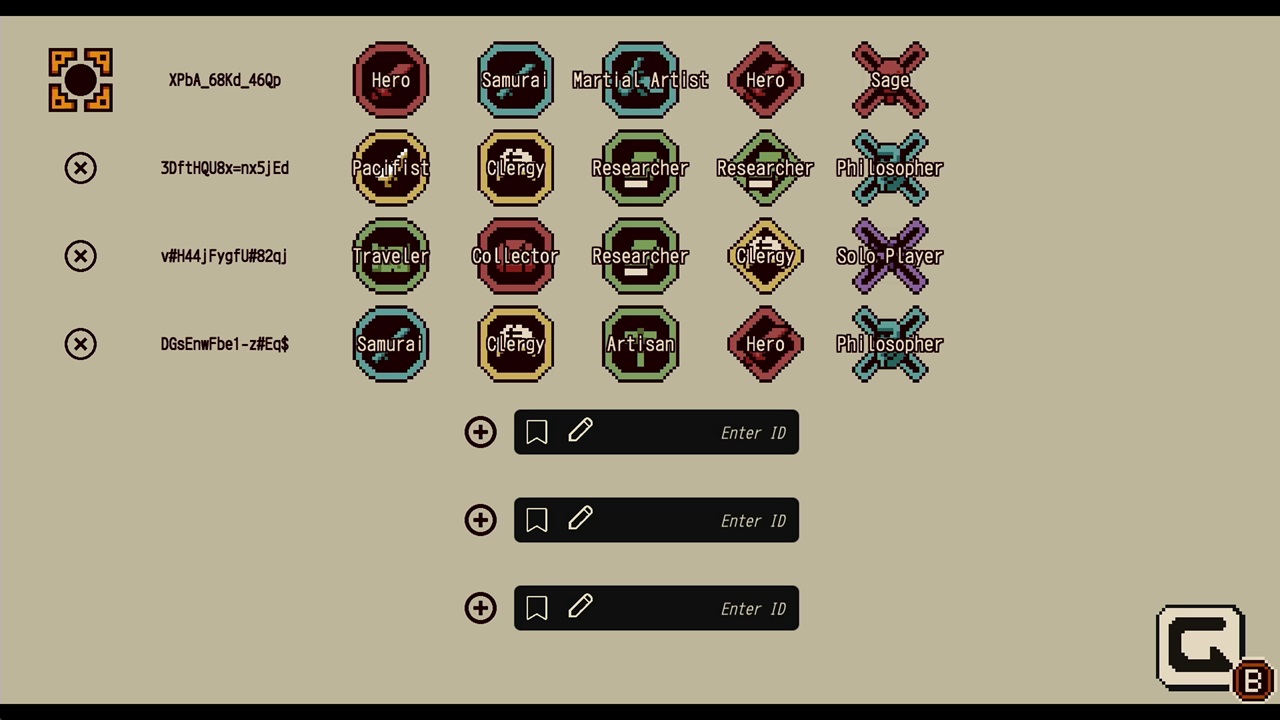This screenshot has width=1280, height=720.
Task: Select the Solo Player badge
Action: (890, 256)
